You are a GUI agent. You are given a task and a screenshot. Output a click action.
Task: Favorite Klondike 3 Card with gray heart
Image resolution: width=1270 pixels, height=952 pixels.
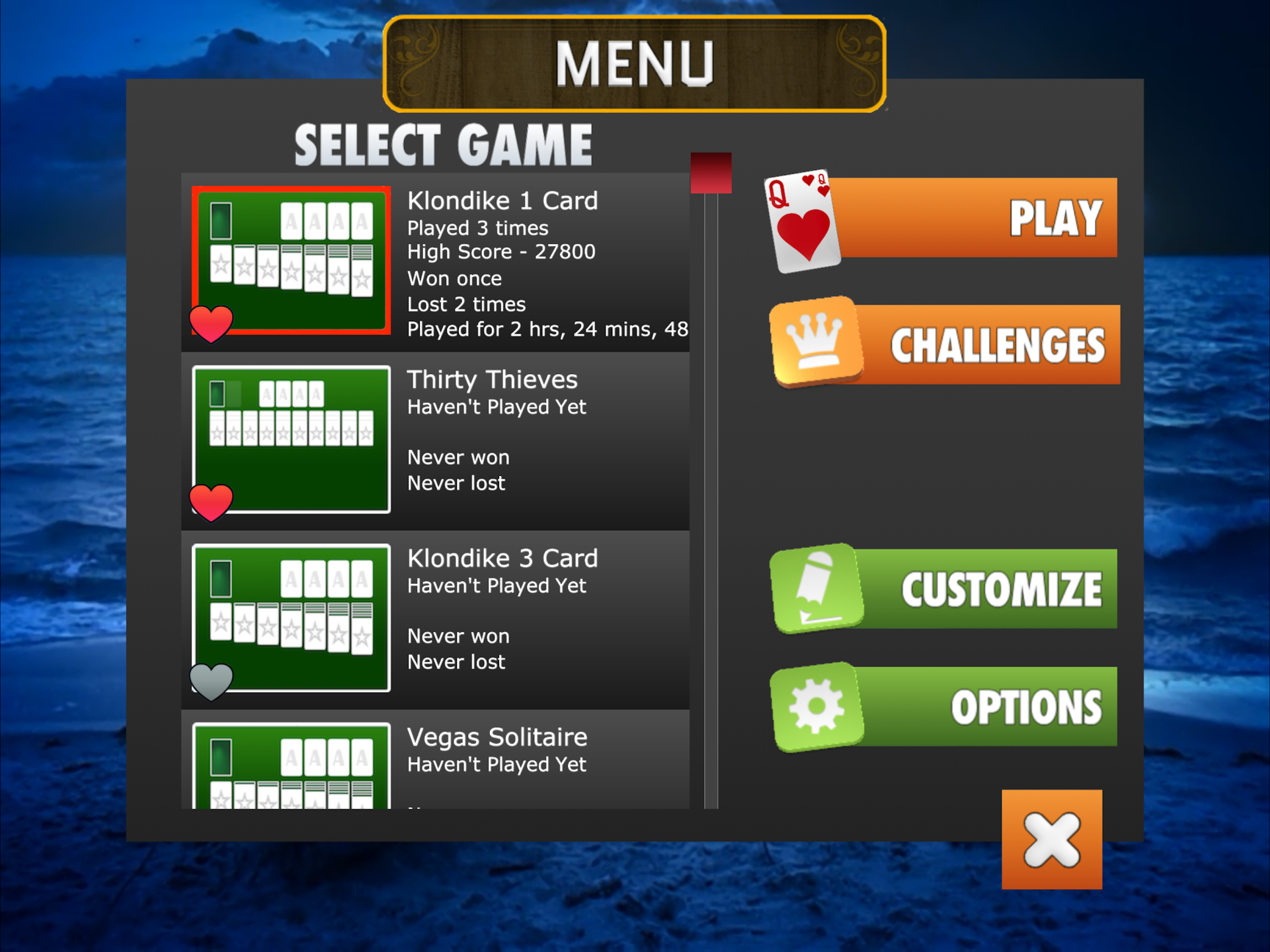pyautogui.click(x=211, y=681)
